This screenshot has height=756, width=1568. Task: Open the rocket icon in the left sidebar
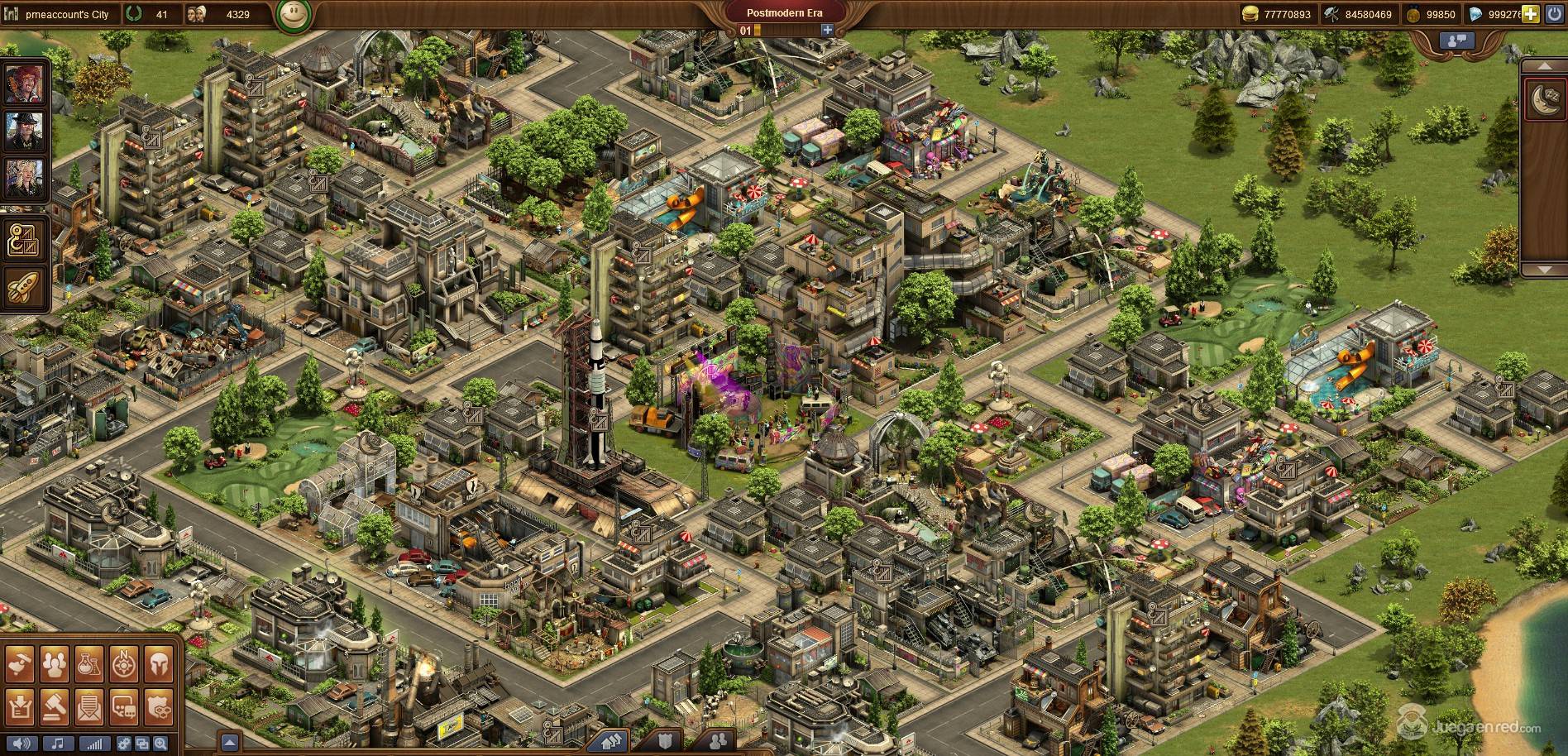click(x=23, y=288)
